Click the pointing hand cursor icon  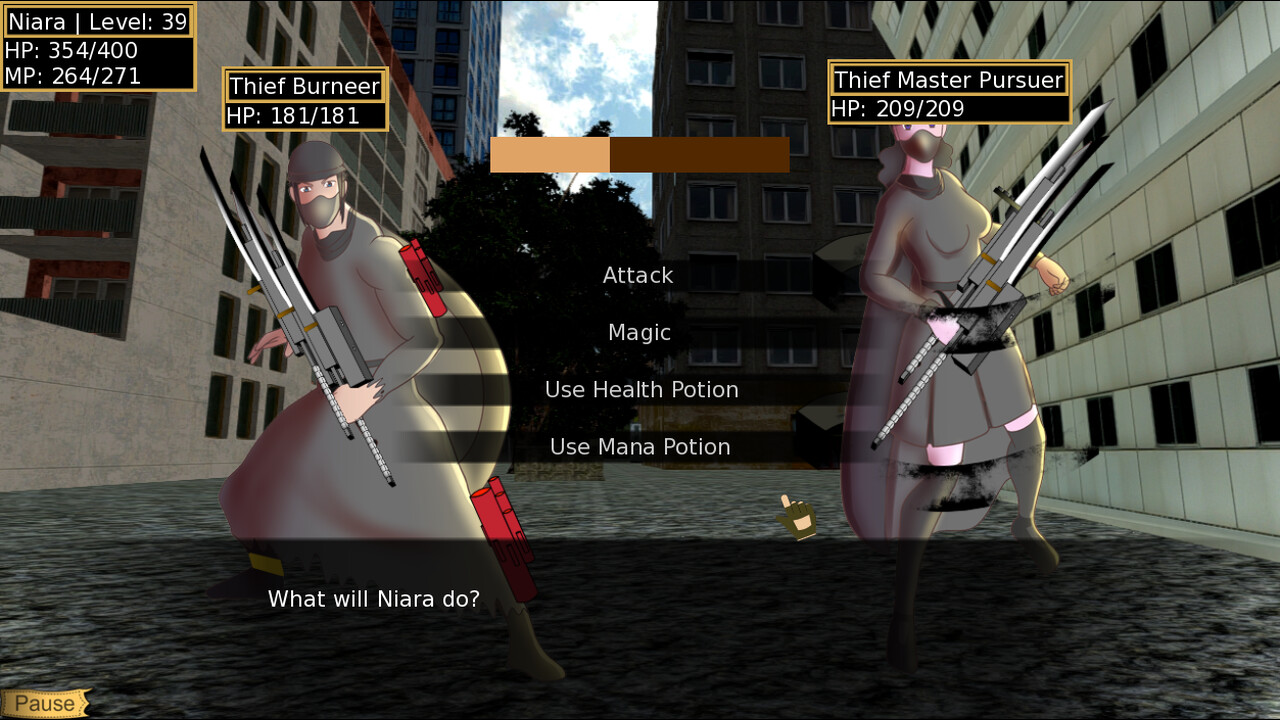(x=793, y=516)
